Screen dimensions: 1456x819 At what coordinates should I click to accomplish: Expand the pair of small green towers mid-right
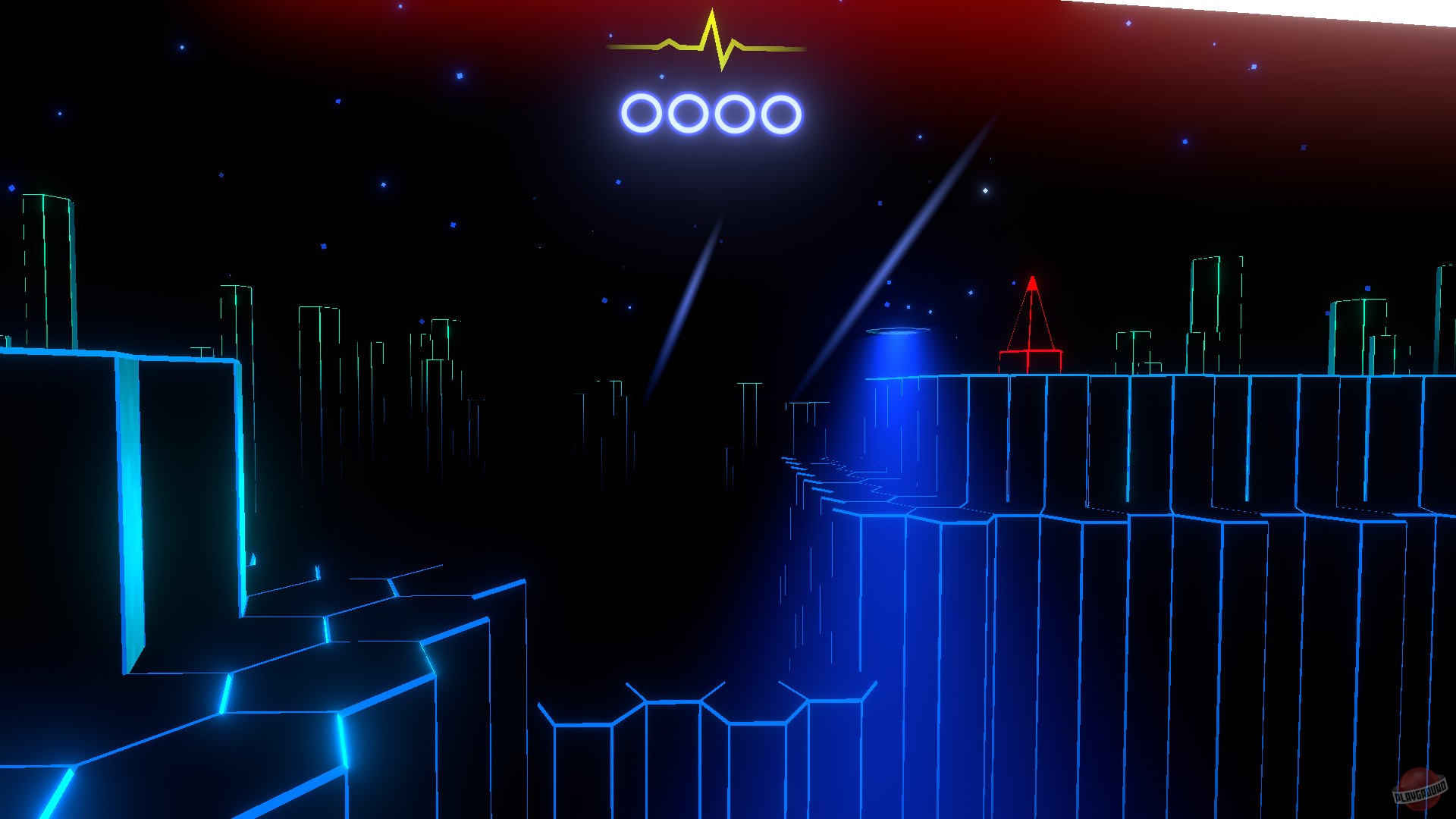coord(1130,349)
